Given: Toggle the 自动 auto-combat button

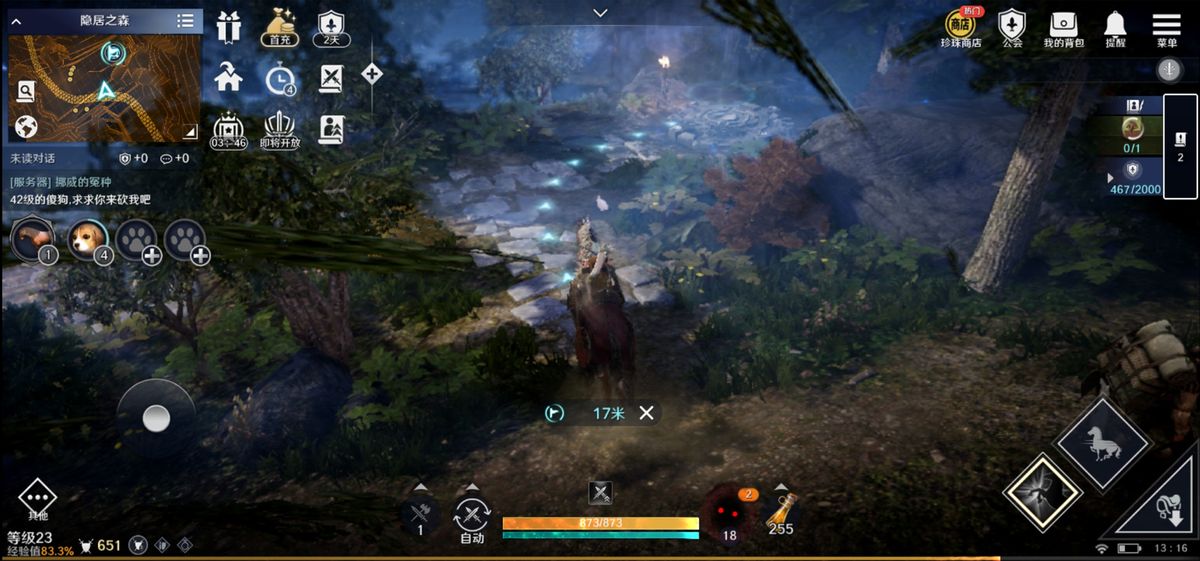Looking at the screenshot, I should click(472, 518).
